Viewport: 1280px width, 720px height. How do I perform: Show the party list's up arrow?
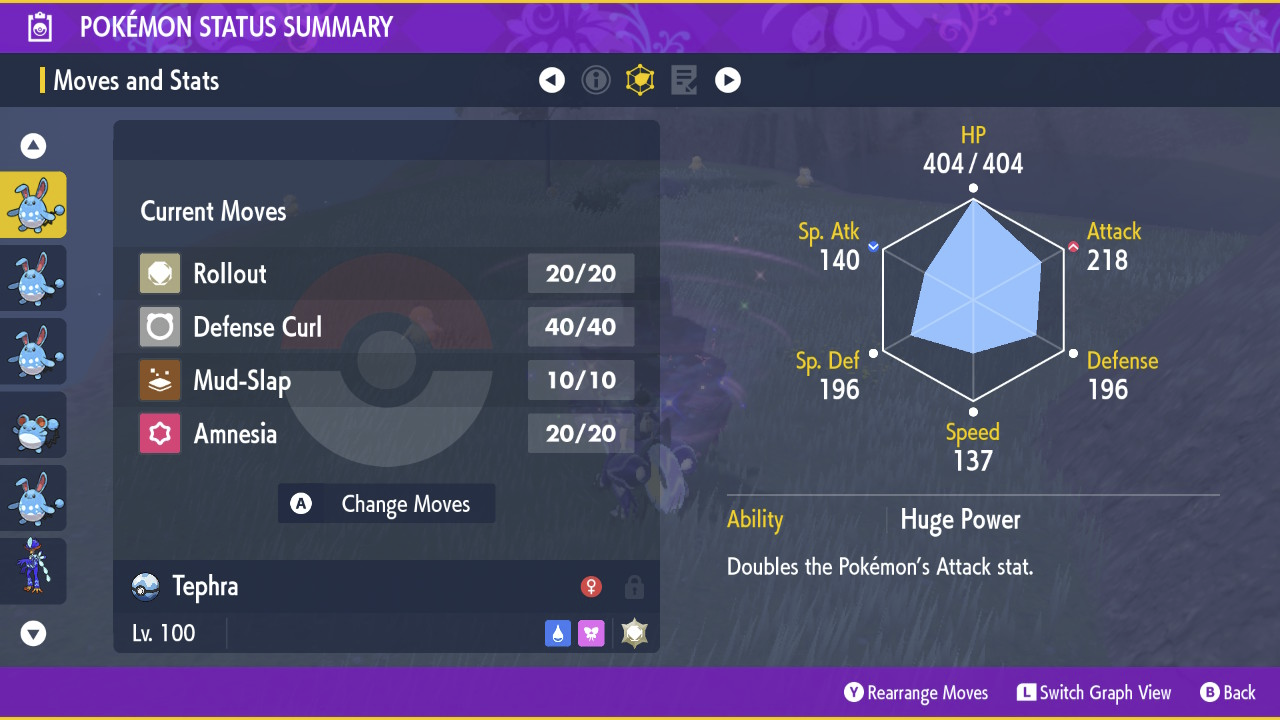[x=34, y=146]
